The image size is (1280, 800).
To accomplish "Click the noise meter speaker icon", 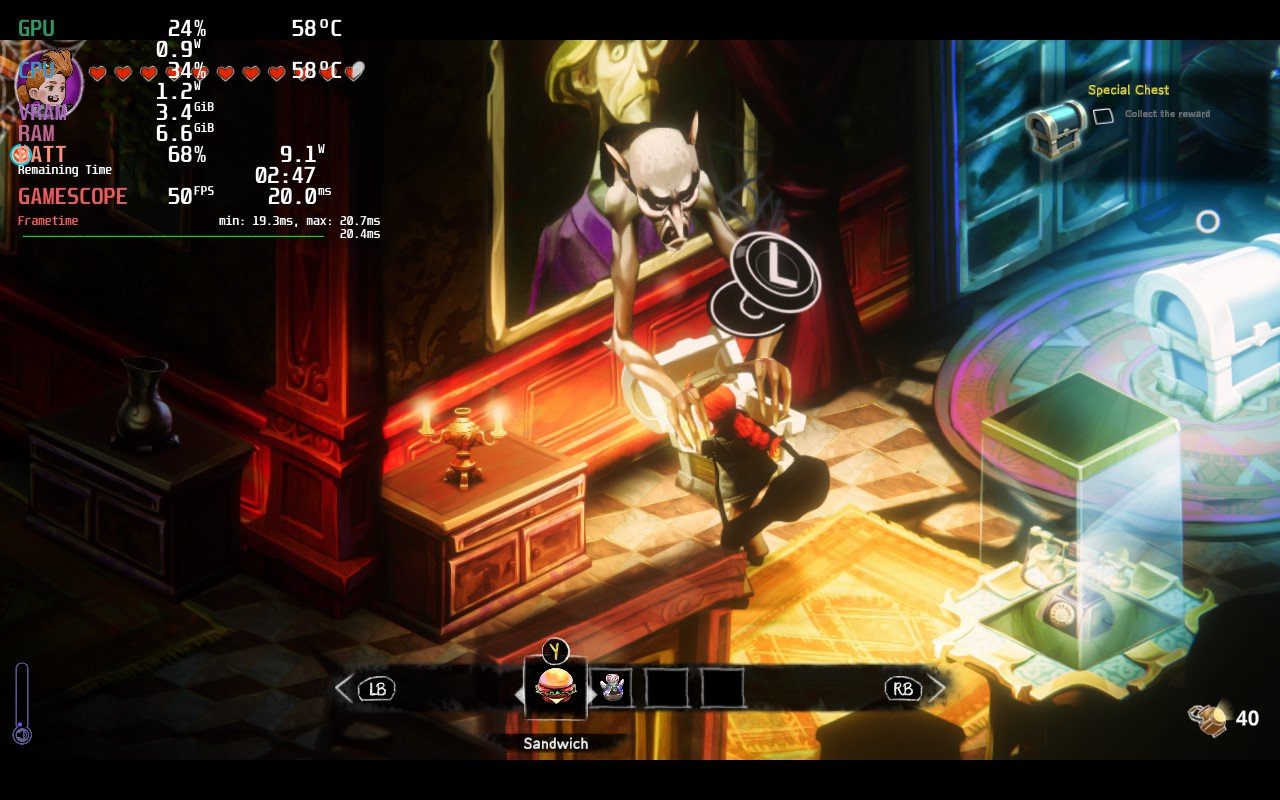I will pyautogui.click(x=22, y=735).
